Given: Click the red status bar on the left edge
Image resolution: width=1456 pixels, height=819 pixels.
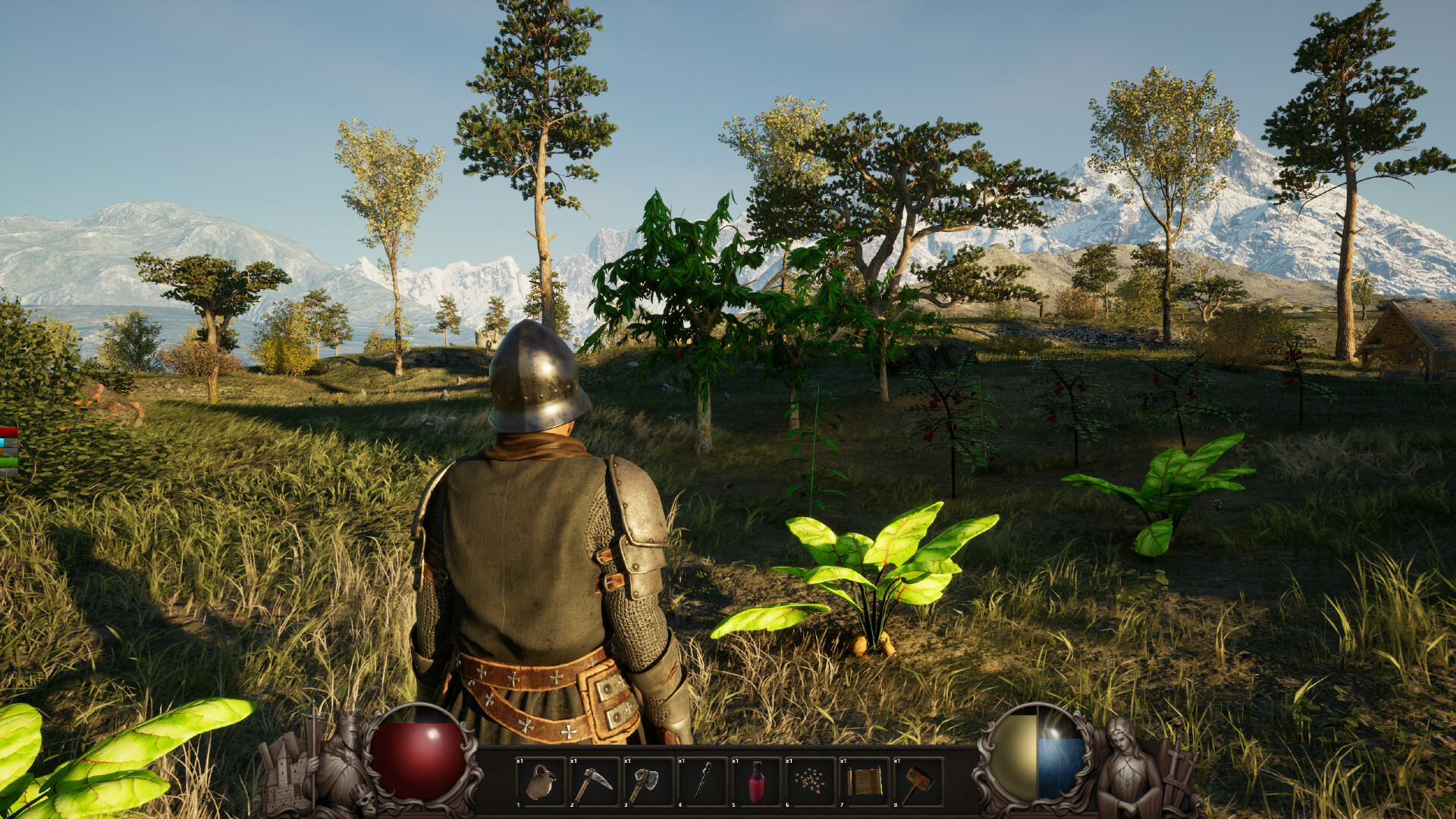Looking at the screenshot, I should [8, 431].
